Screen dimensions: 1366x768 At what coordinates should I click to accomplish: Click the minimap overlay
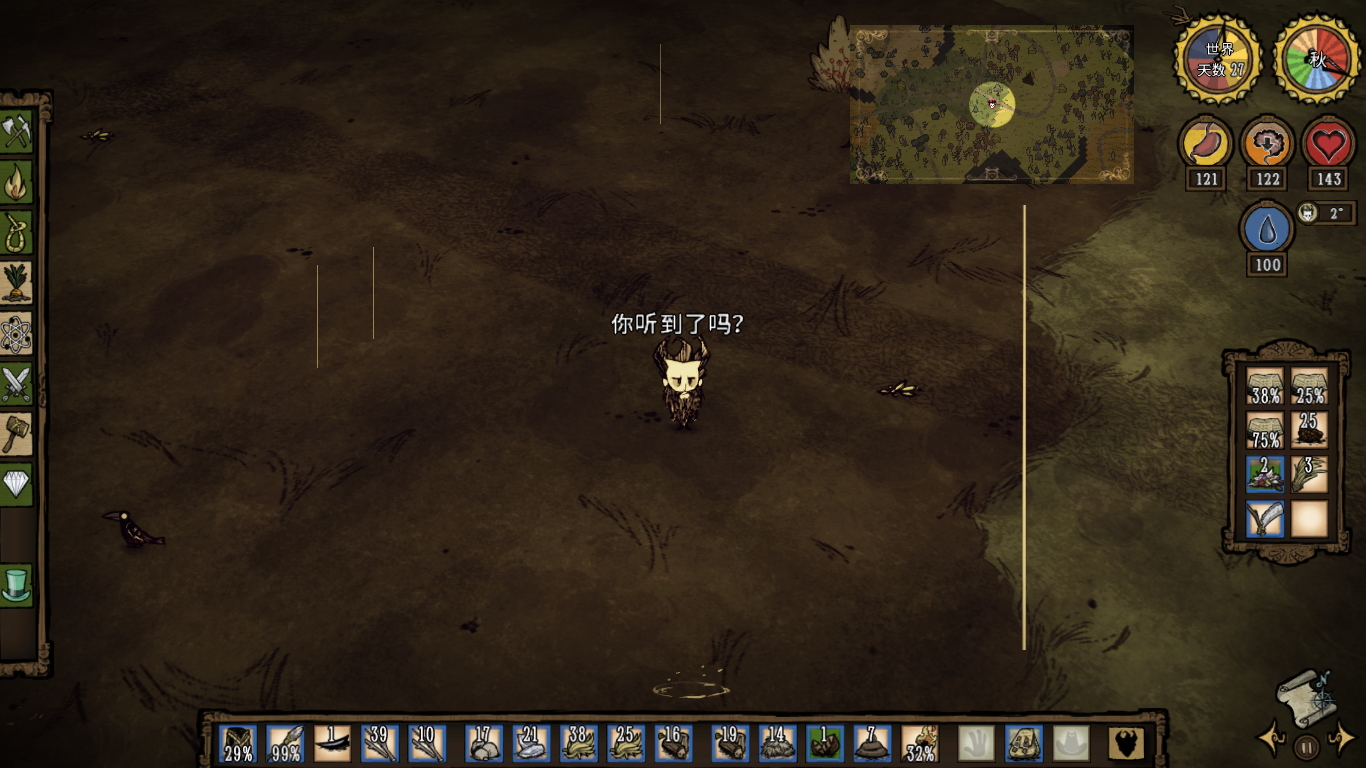[991, 104]
